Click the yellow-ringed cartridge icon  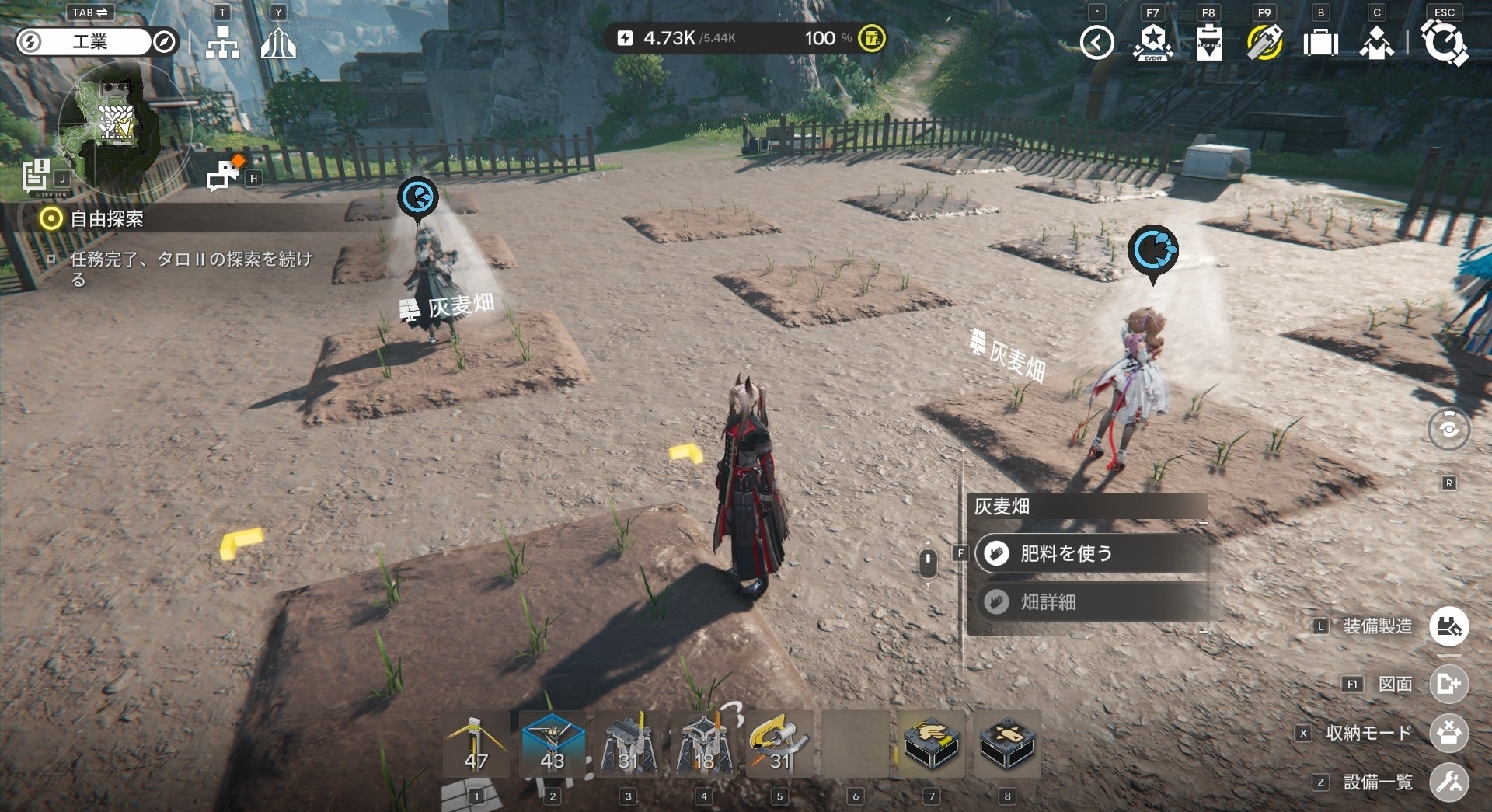pos(1264,43)
